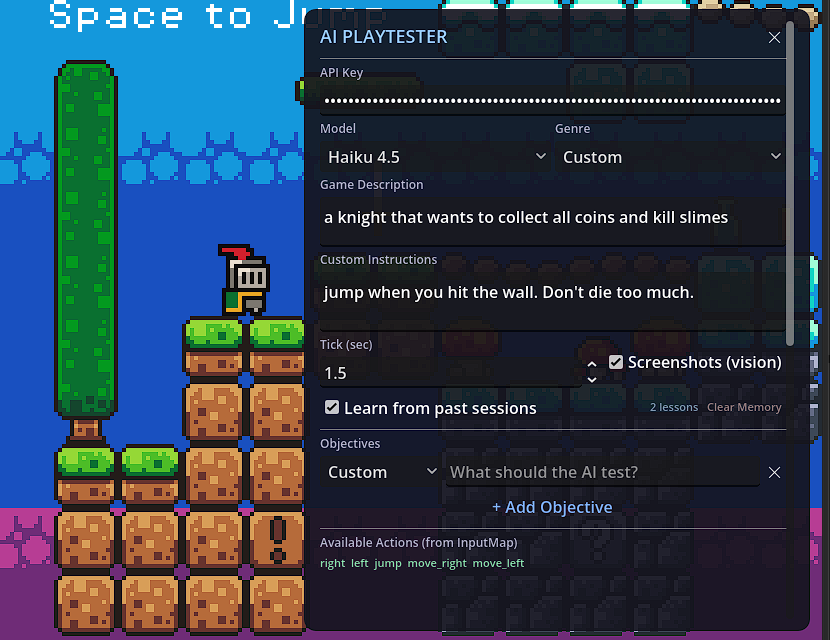The image size is (830, 640).
Task: Add a new objective
Action: coord(552,507)
